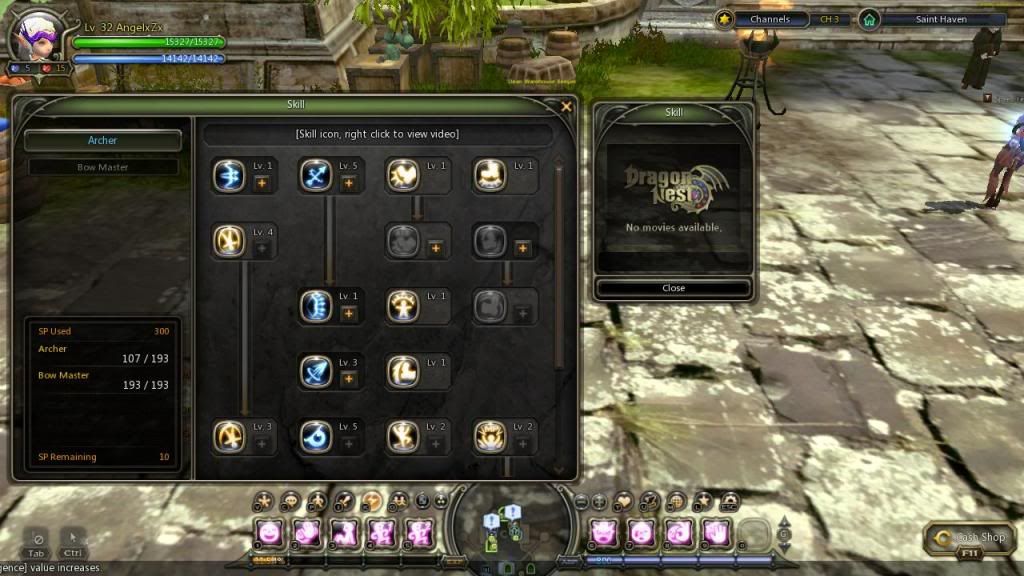This screenshot has height=576, width=1024.
Task: Switch to the Bow Master tab
Action: pyautogui.click(x=103, y=167)
